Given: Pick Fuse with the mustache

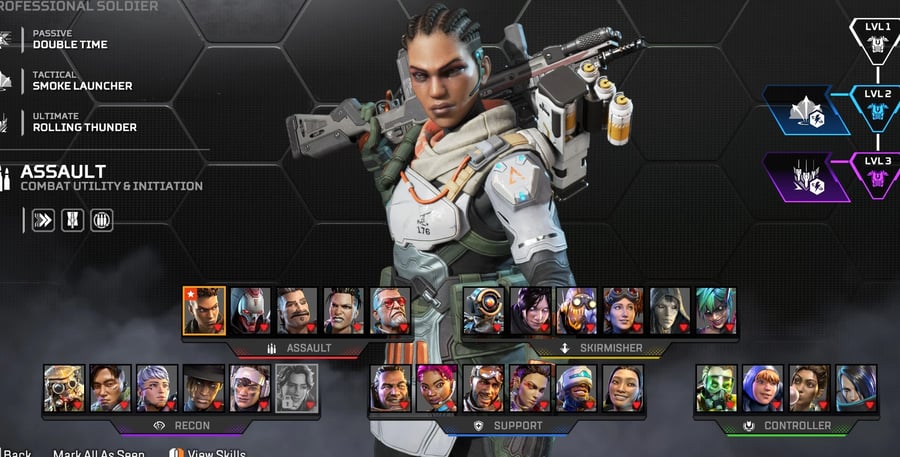Looking at the screenshot, I should (x=297, y=310).
